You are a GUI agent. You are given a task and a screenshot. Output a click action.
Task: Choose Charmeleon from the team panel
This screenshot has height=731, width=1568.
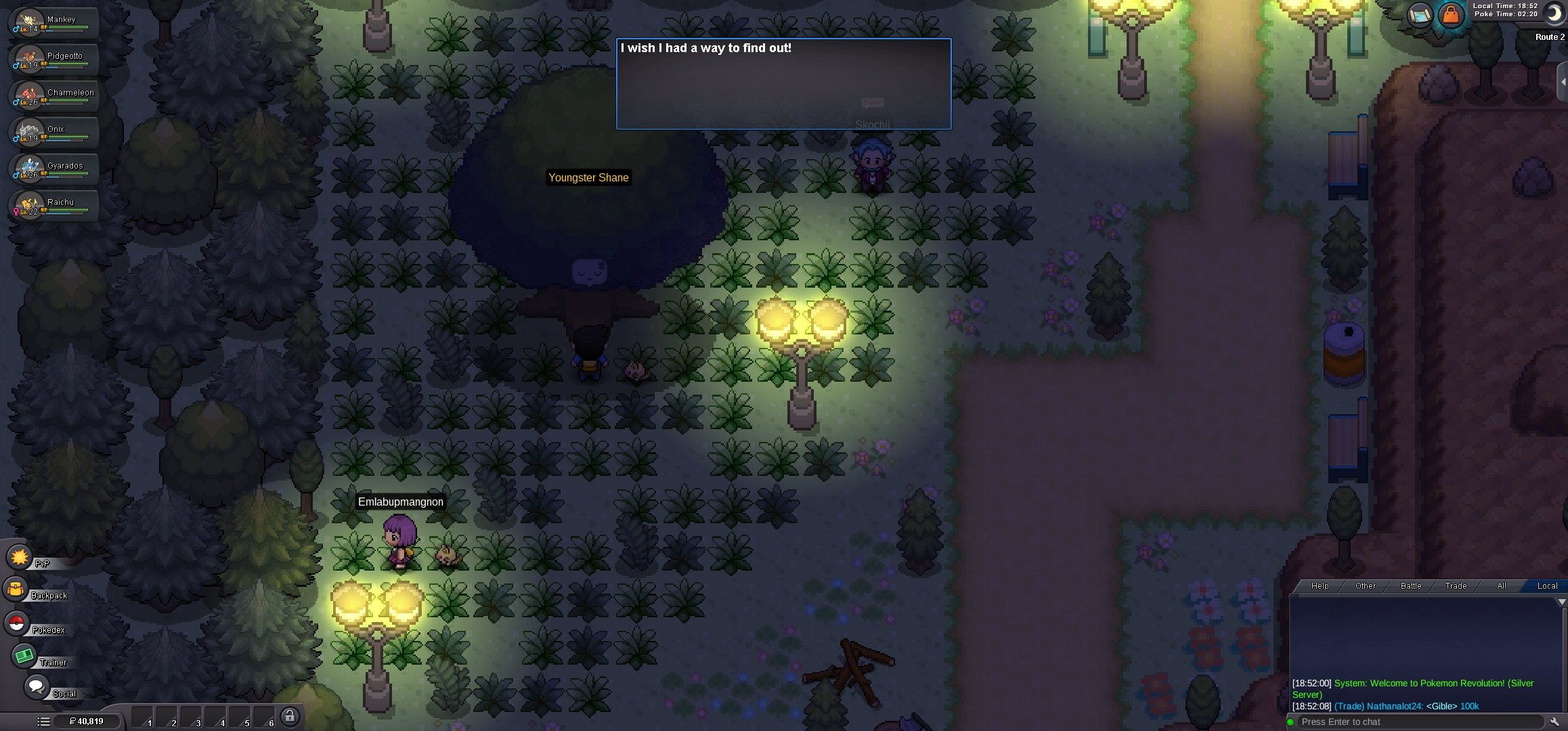click(54, 96)
